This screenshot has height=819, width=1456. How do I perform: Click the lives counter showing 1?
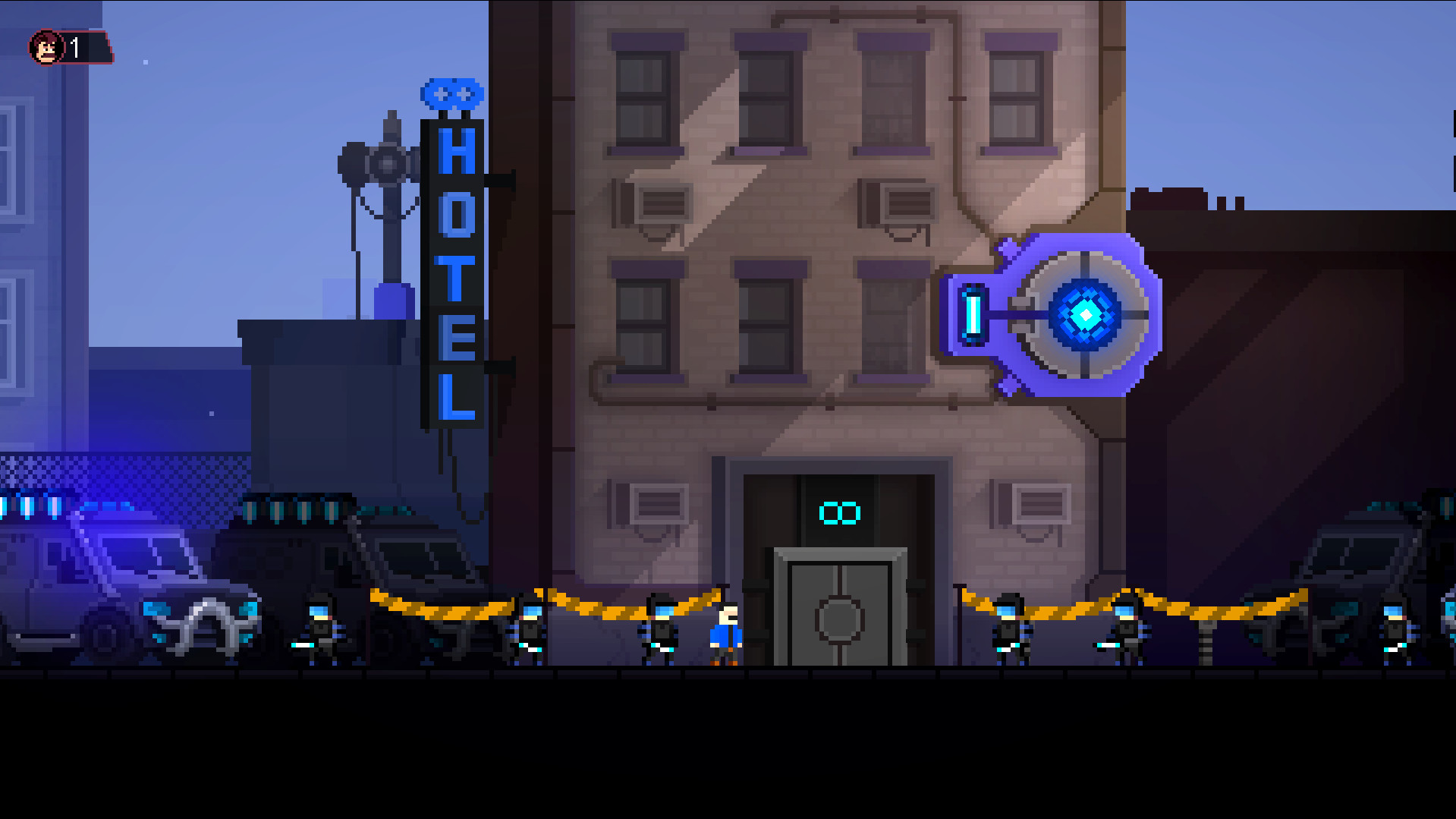pyautogui.click(x=74, y=47)
